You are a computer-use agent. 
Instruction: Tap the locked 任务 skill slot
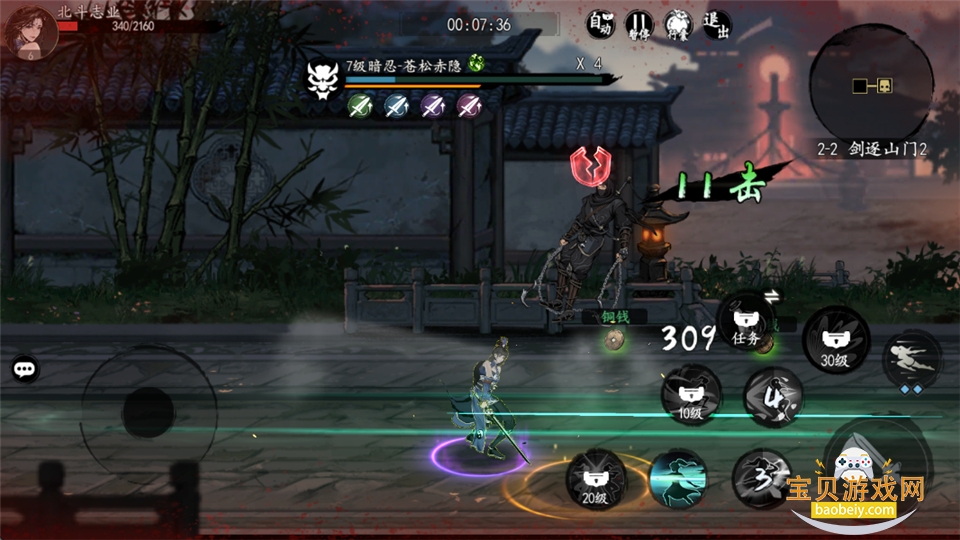(746, 322)
